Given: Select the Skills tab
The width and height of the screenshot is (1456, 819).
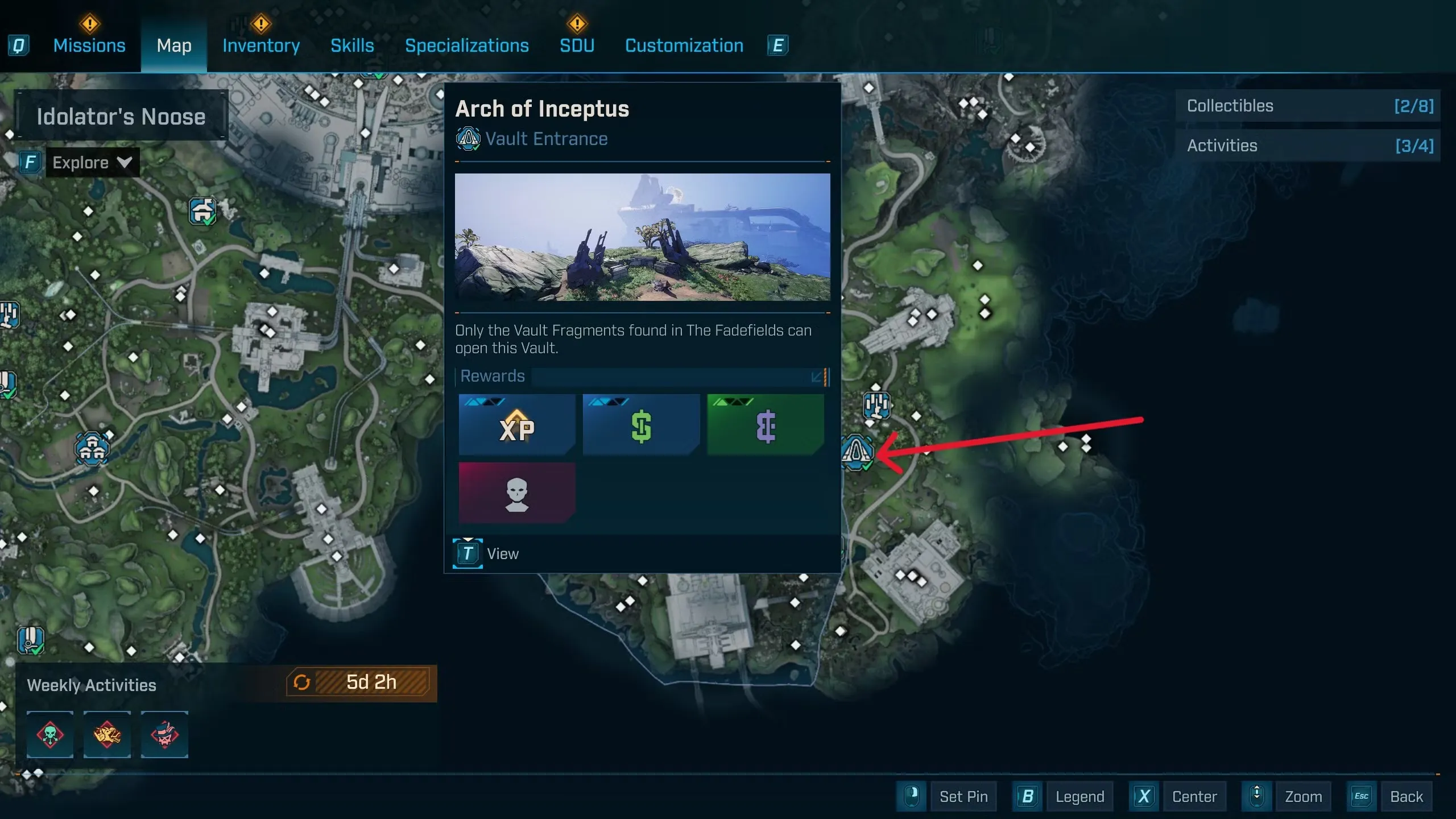Looking at the screenshot, I should click(352, 45).
